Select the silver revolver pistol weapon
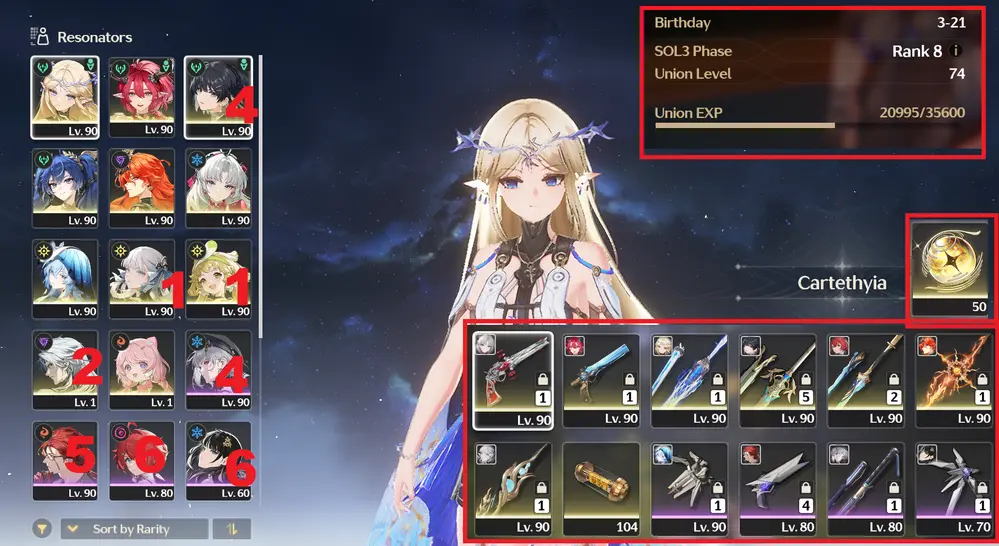Screen dimensions: 999x546 [x=512, y=374]
